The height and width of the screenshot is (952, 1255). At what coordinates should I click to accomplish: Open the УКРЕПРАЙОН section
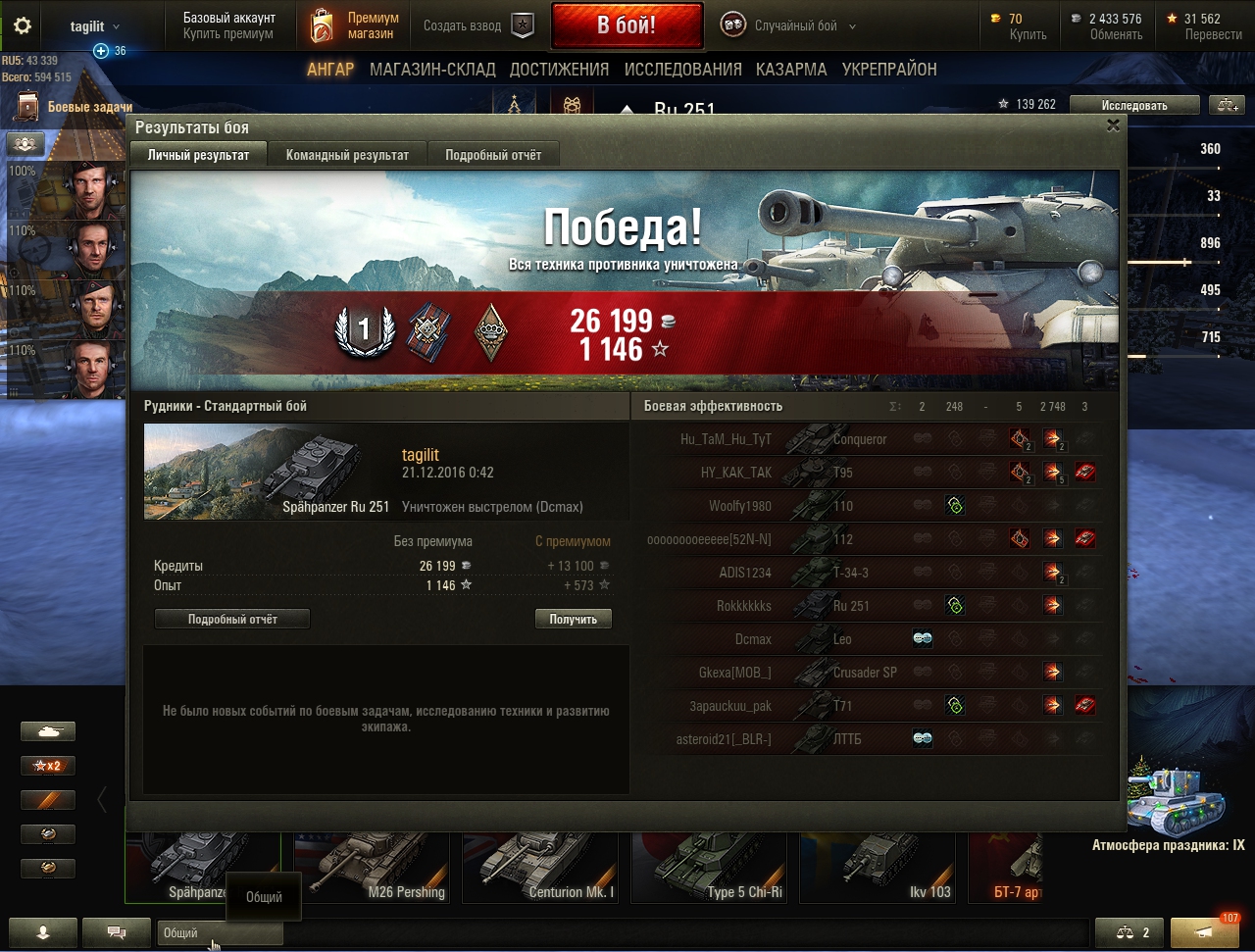889,70
